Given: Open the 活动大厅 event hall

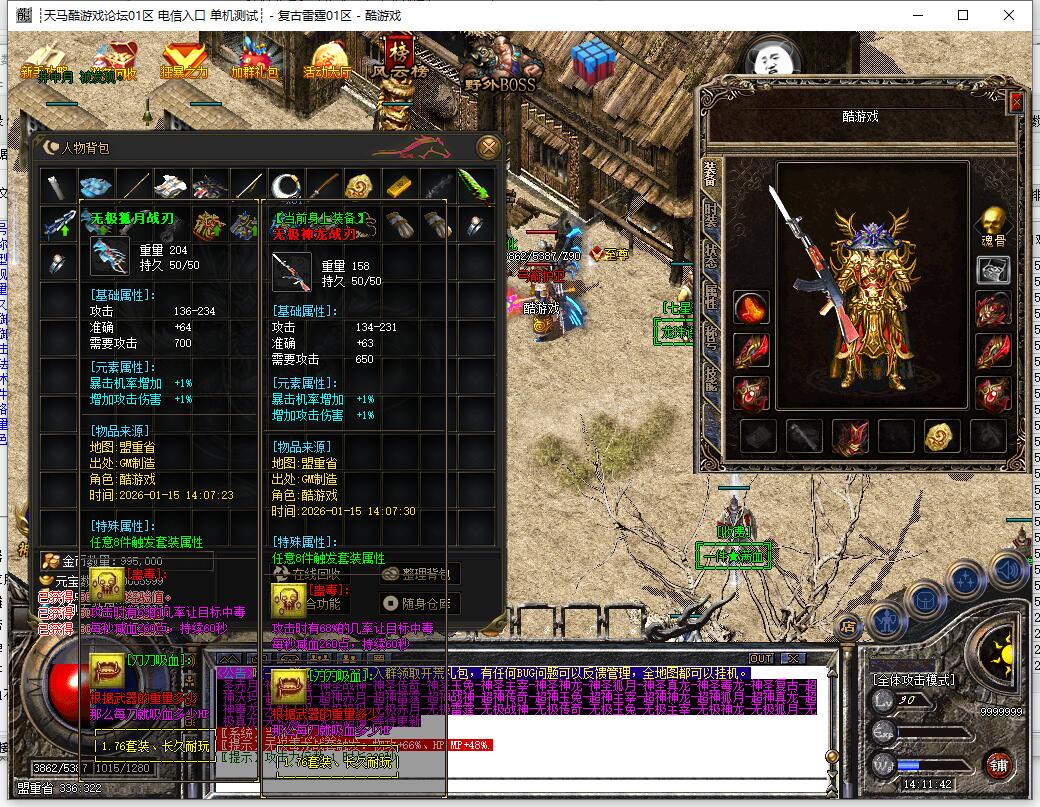Looking at the screenshot, I should 327,60.
